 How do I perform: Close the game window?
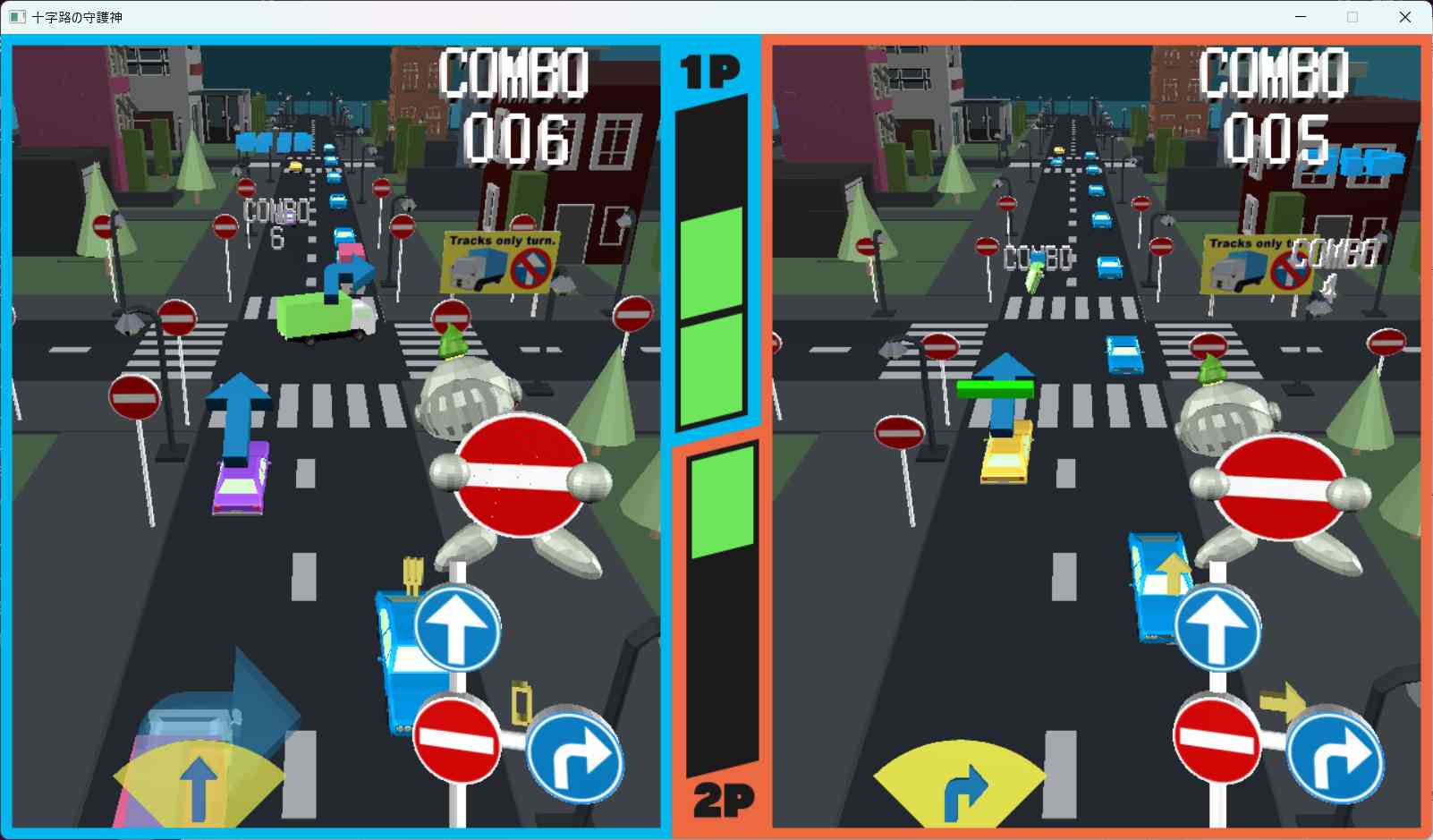(x=1404, y=17)
